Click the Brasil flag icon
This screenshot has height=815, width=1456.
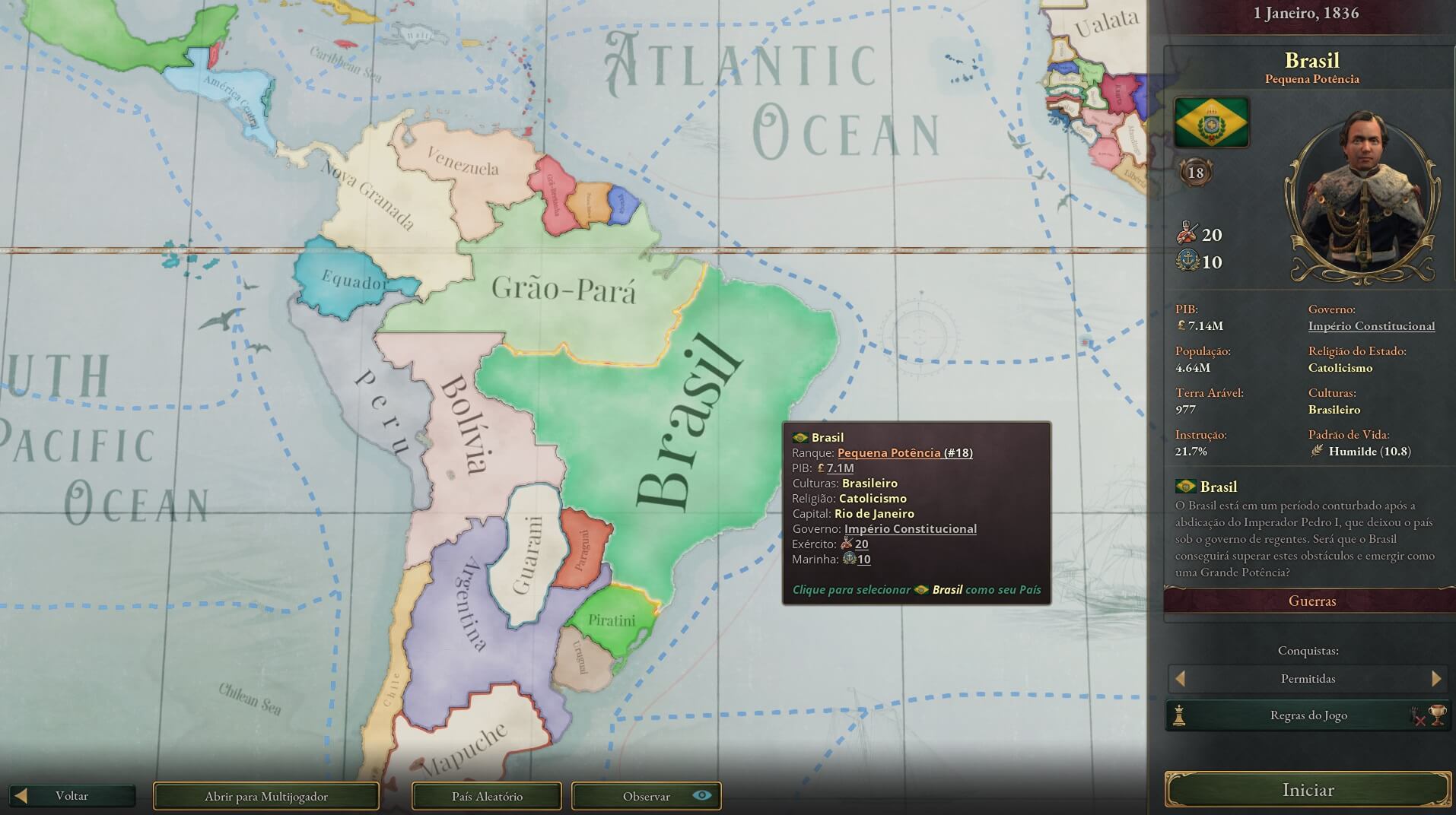coord(1210,124)
